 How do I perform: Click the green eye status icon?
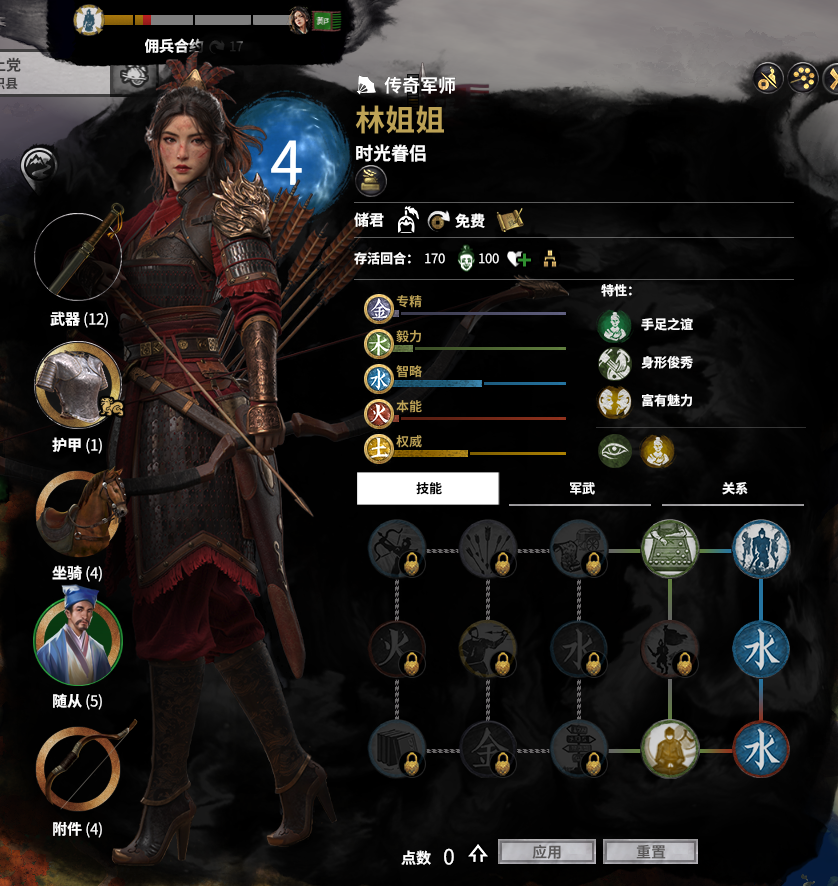tap(615, 451)
